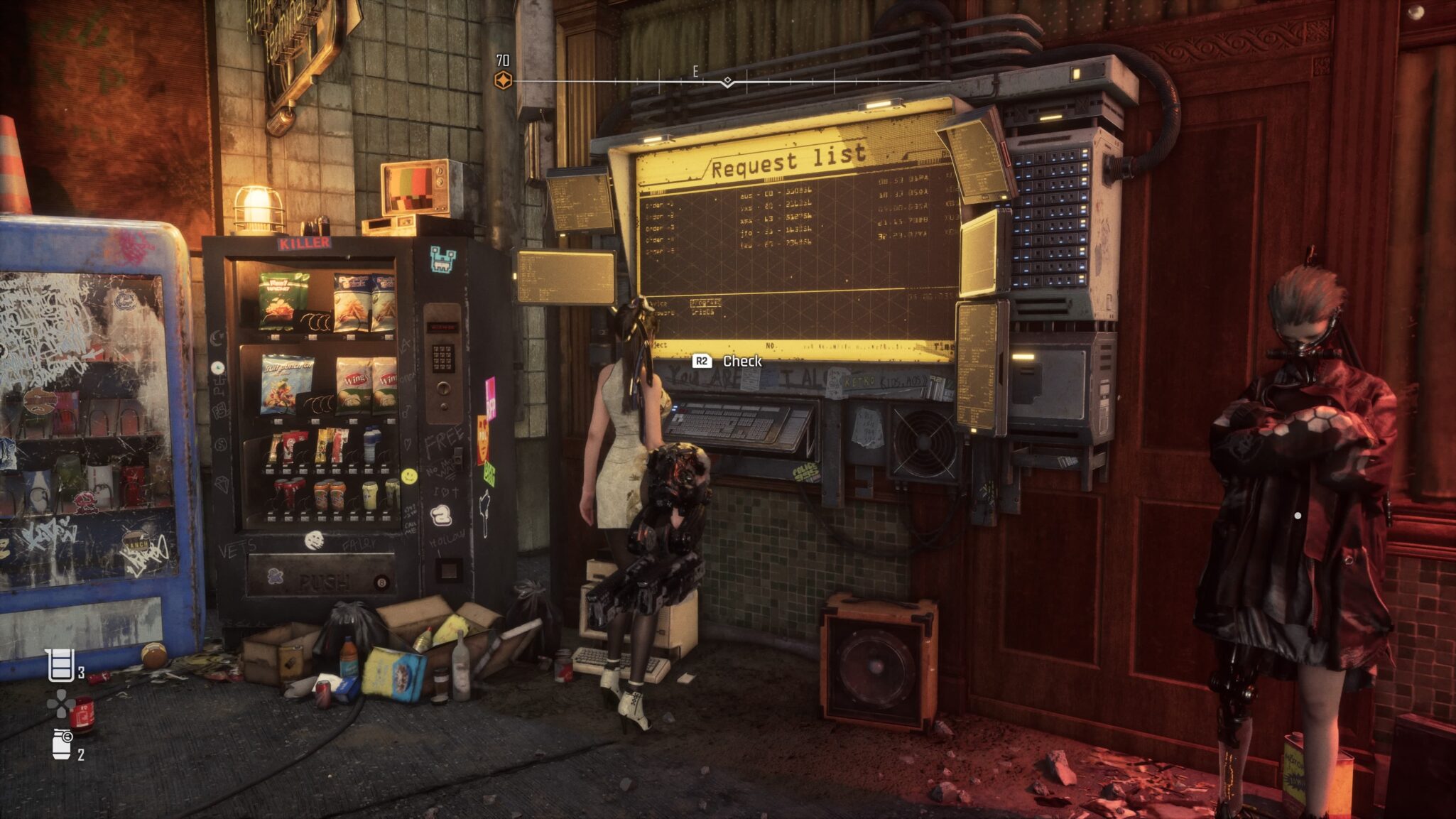Click the compass bar's diamond heading marker
Viewport: 1456px width, 819px height.
tap(727, 81)
